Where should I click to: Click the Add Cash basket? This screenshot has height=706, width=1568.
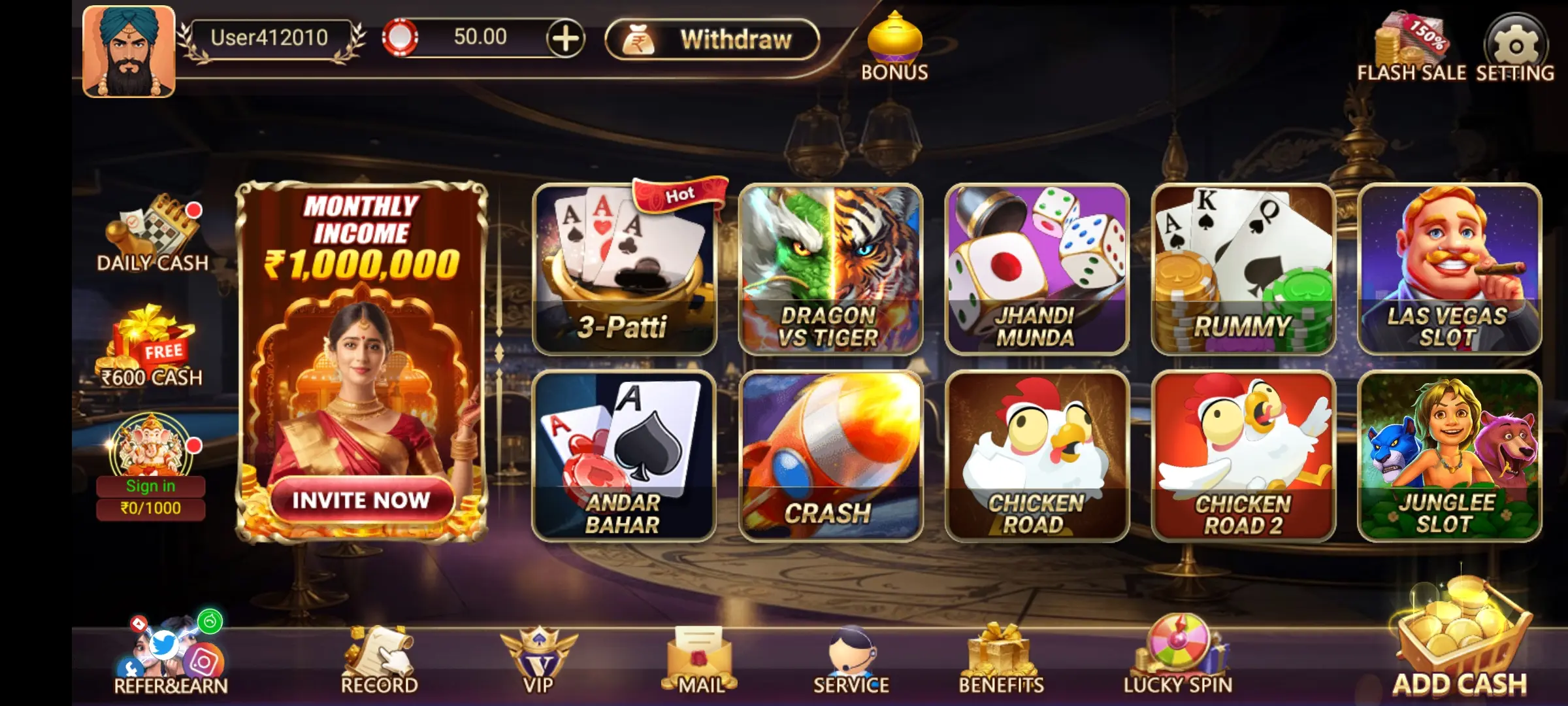pos(1461,641)
